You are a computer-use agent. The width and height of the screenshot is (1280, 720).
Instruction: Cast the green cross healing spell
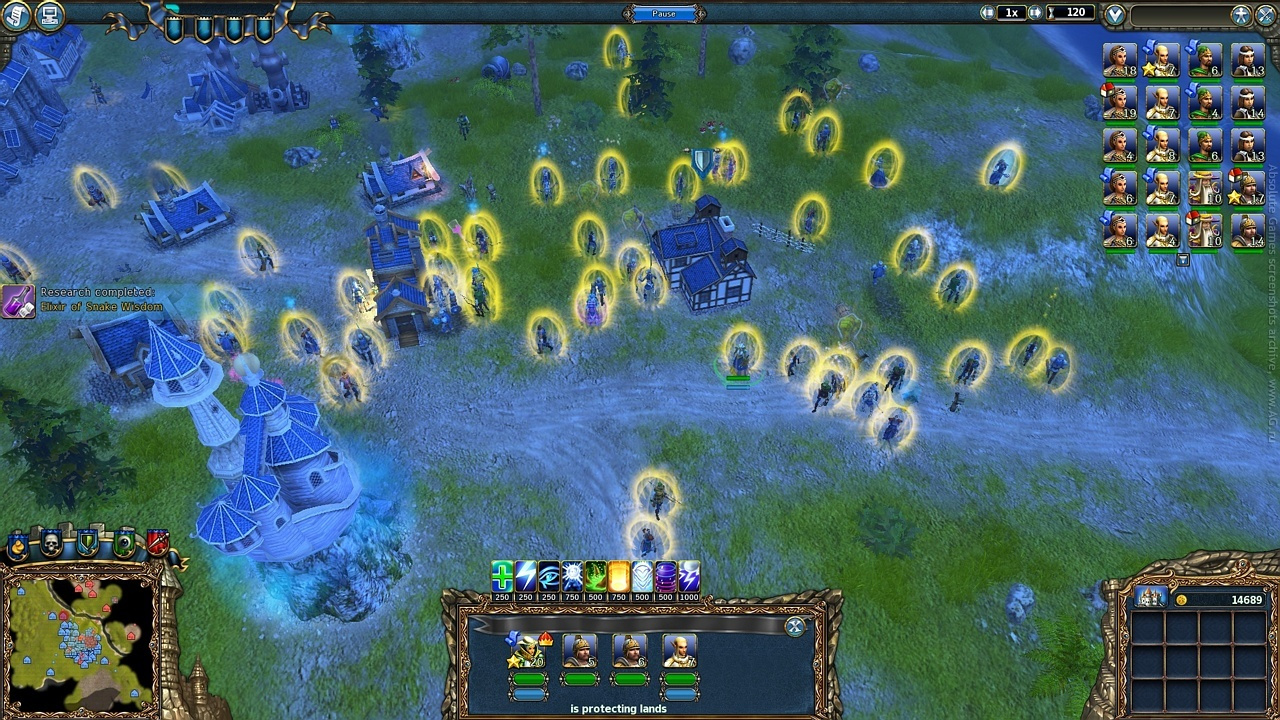502,576
